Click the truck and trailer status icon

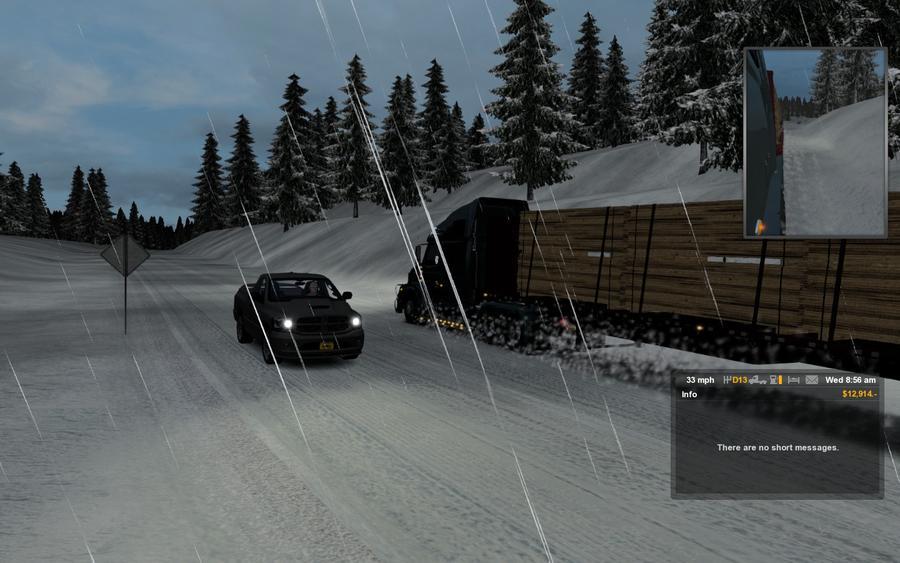[x=758, y=380]
